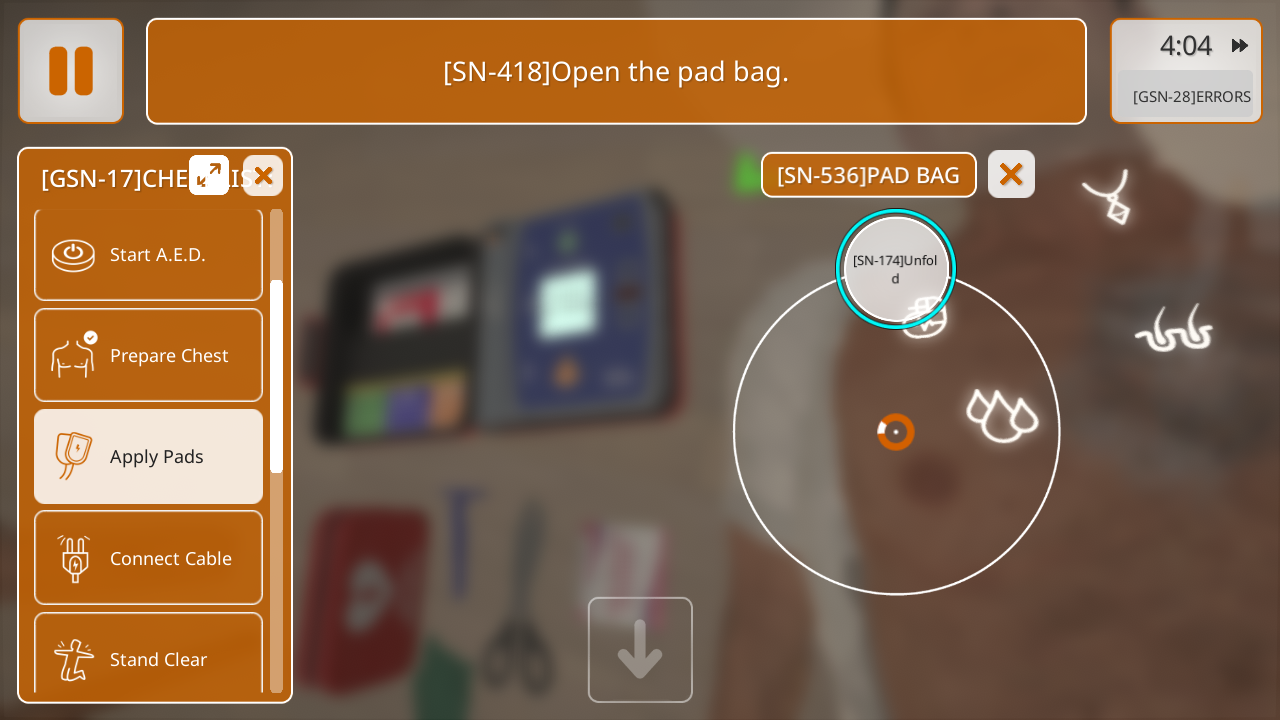Image resolution: width=1280 pixels, height=720 pixels.
Task: Choose the Apply Pads step
Action: [x=149, y=456]
